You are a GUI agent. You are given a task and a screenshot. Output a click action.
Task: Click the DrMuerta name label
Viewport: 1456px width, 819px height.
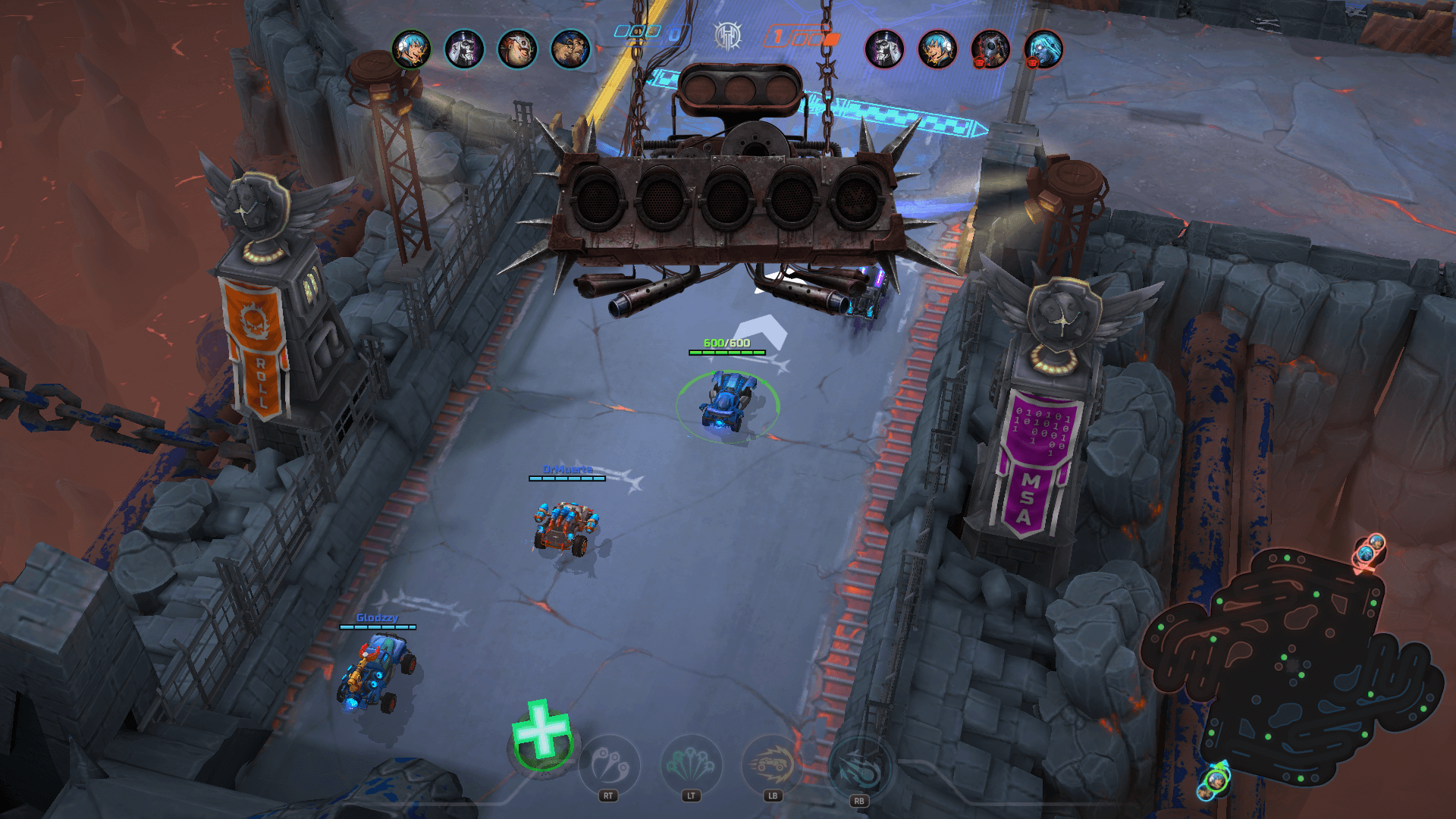click(567, 470)
